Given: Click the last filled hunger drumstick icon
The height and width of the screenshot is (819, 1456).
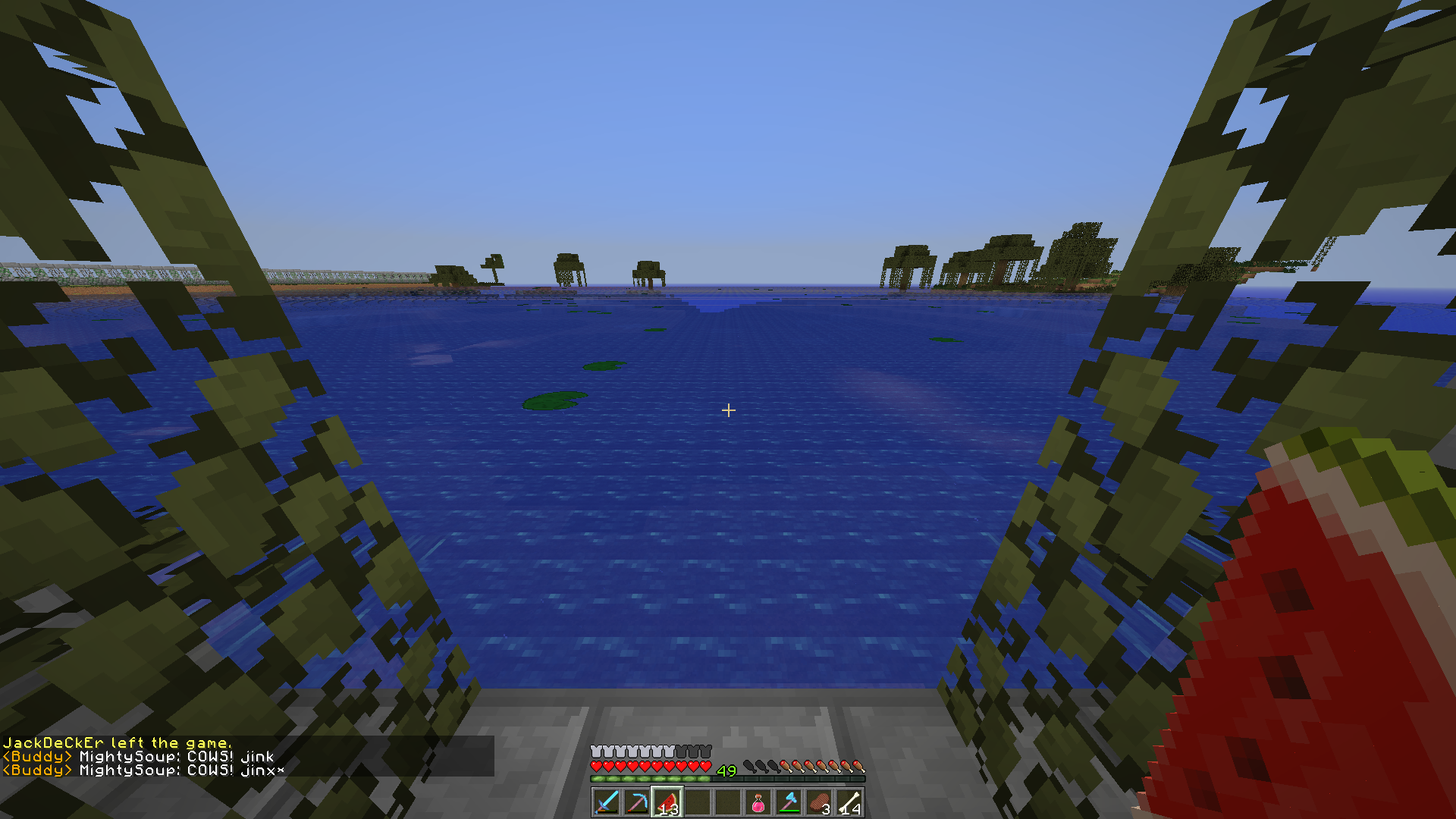Looking at the screenshot, I should click(858, 766).
